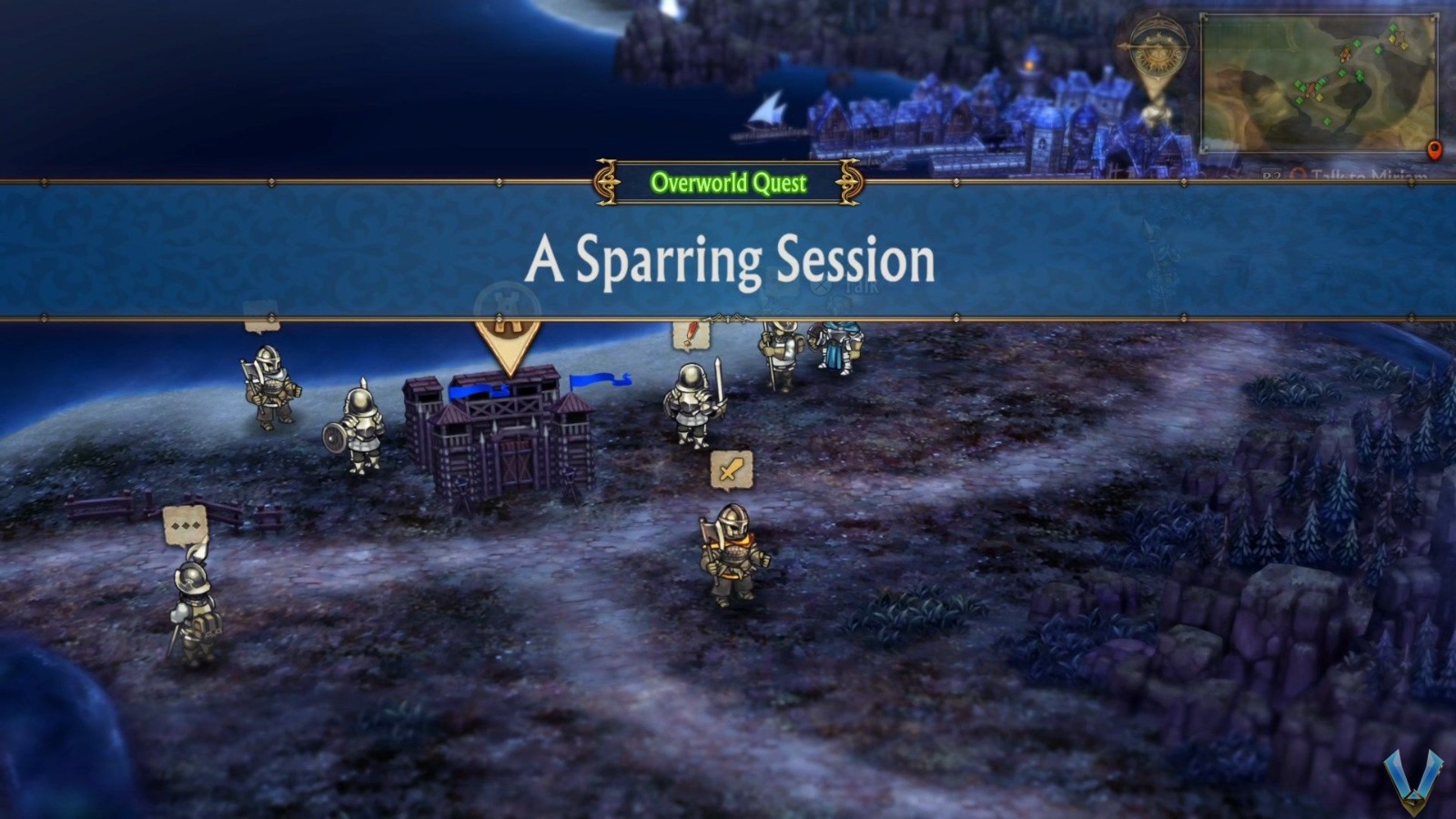Click the red exclamation quest bubble
Screen dimensions: 1456x819
pos(690,336)
